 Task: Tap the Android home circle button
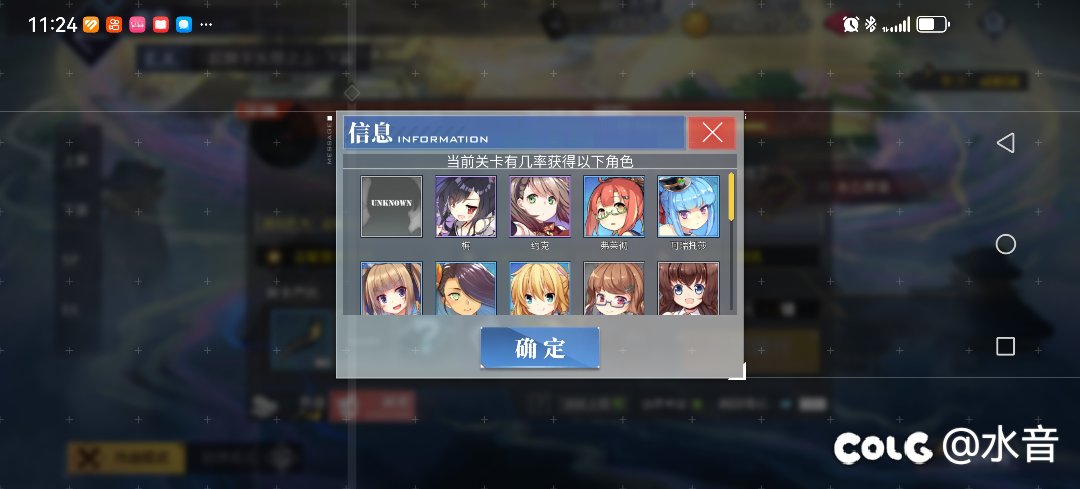(1006, 245)
